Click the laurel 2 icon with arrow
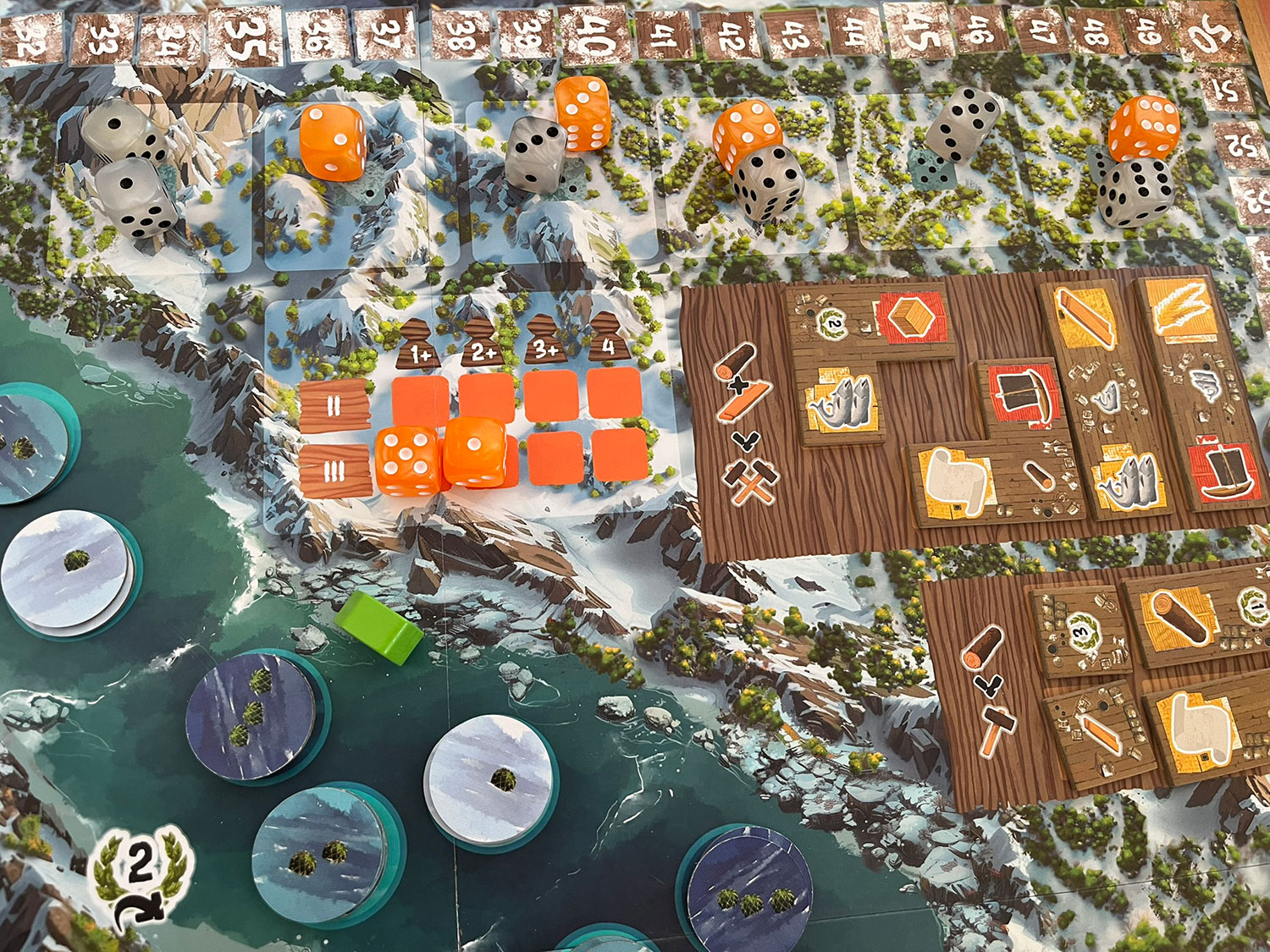The width and height of the screenshot is (1270, 952). coord(140,876)
